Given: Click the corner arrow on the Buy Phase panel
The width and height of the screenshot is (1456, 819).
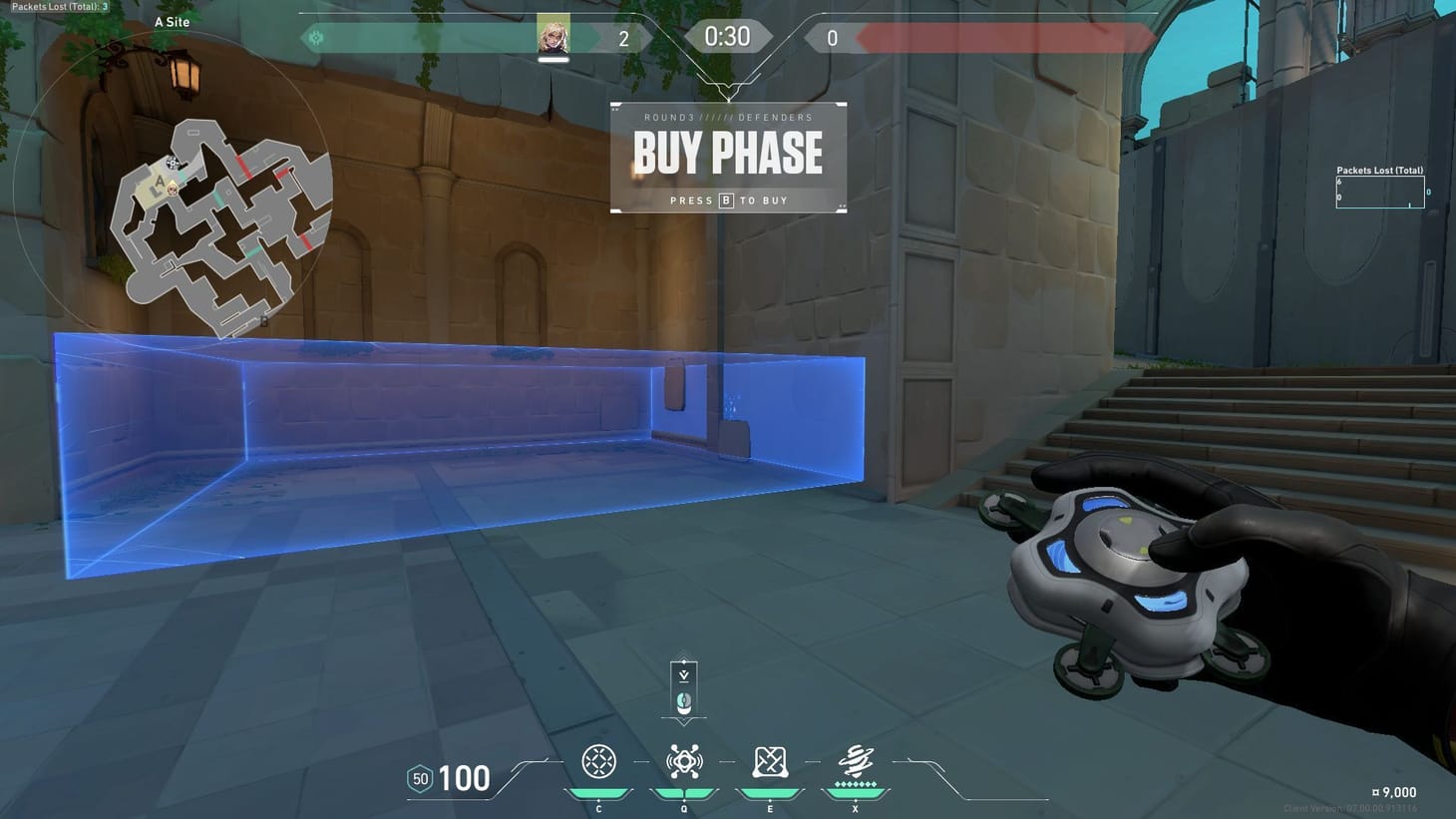Looking at the screenshot, I should pyautogui.click(x=841, y=207).
